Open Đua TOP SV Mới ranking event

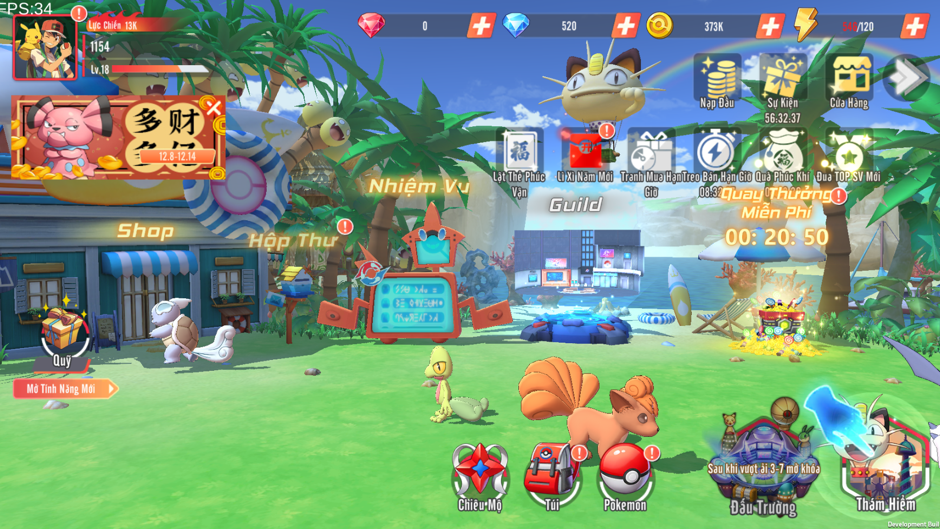(848, 155)
